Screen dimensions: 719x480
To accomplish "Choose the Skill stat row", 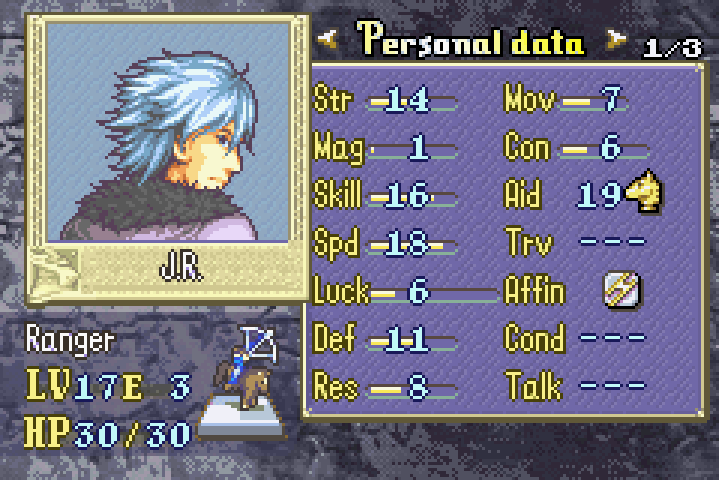I will (385, 196).
